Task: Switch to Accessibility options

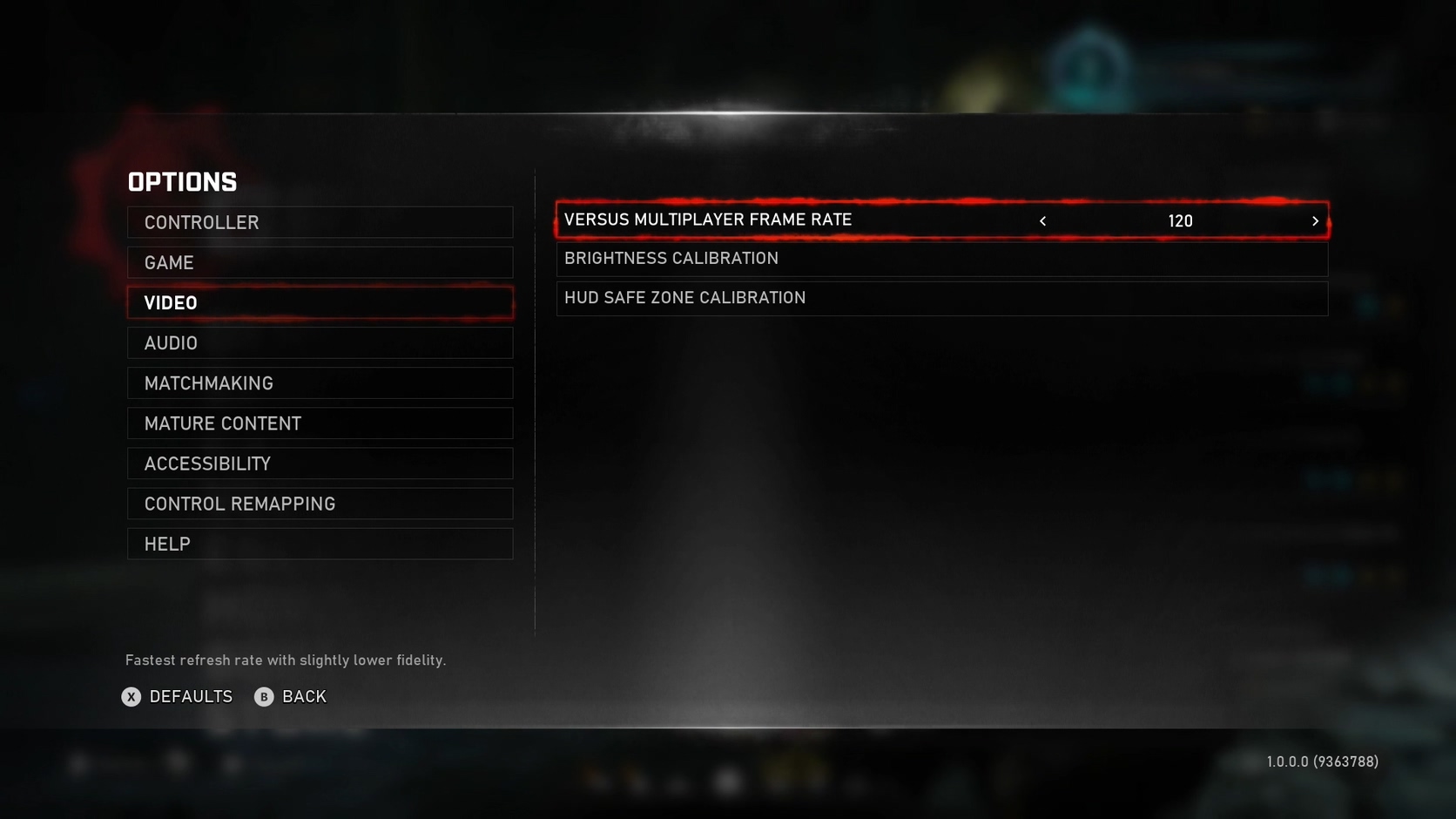Action: 320,464
